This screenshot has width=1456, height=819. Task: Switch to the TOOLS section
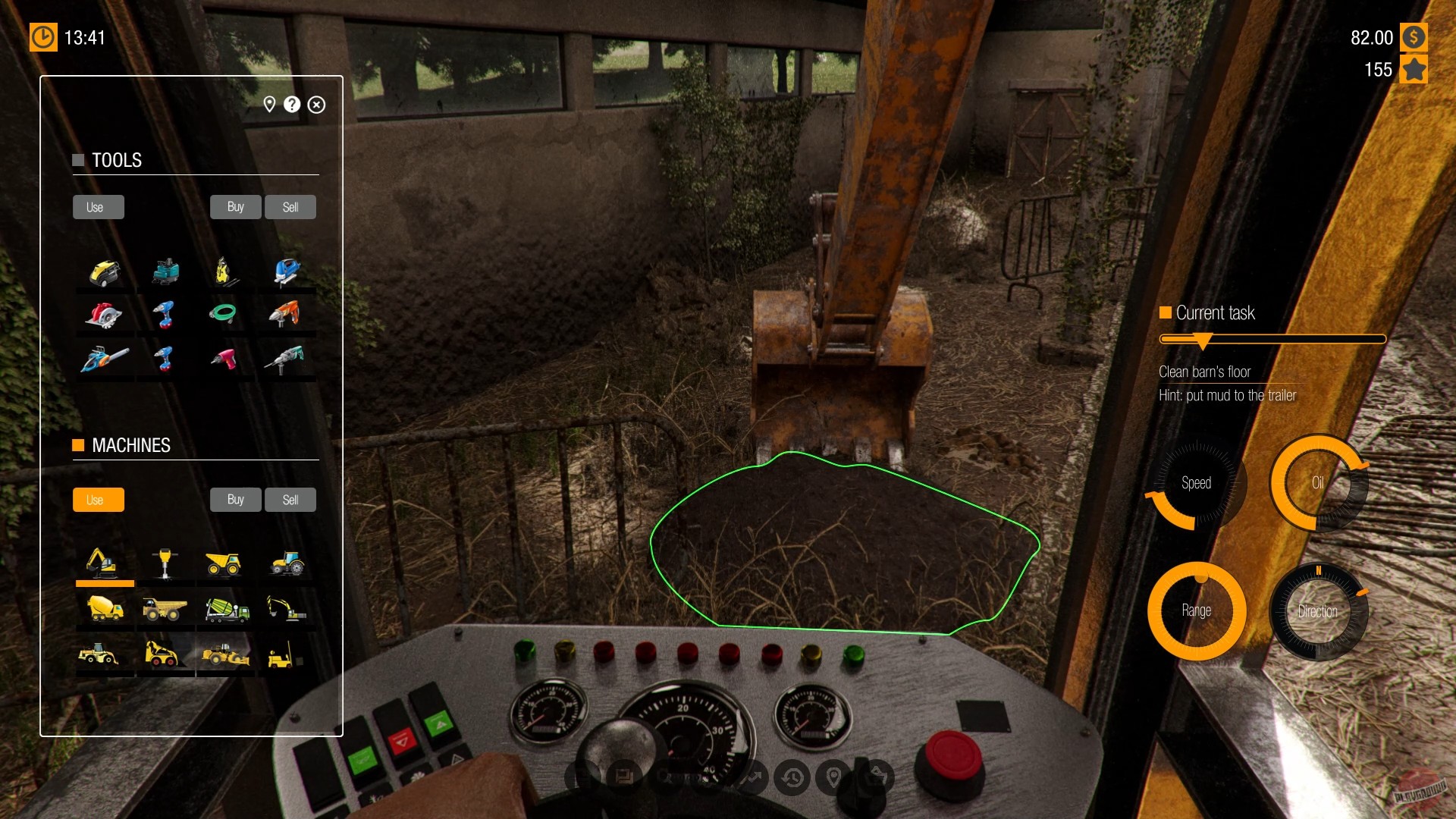pyautogui.click(x=118, y=160)
